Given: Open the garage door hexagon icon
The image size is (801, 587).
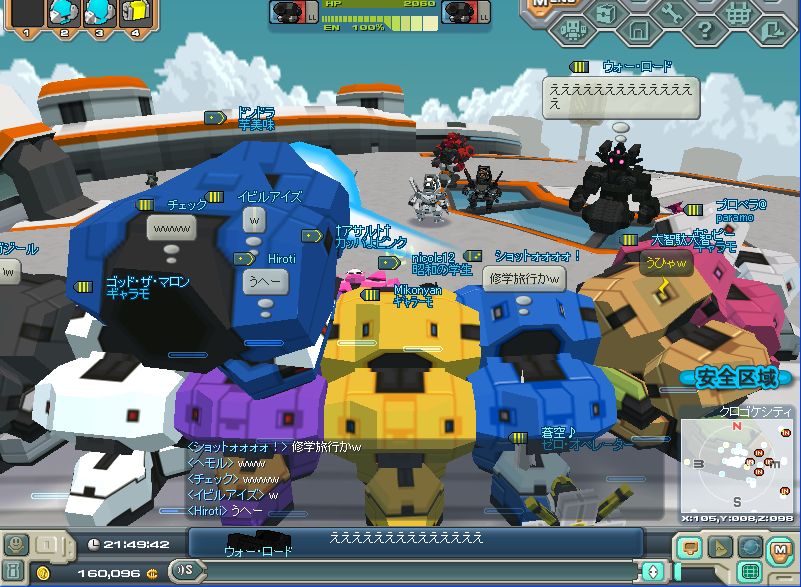Looking at the screenshot, I should pos(638,31).
